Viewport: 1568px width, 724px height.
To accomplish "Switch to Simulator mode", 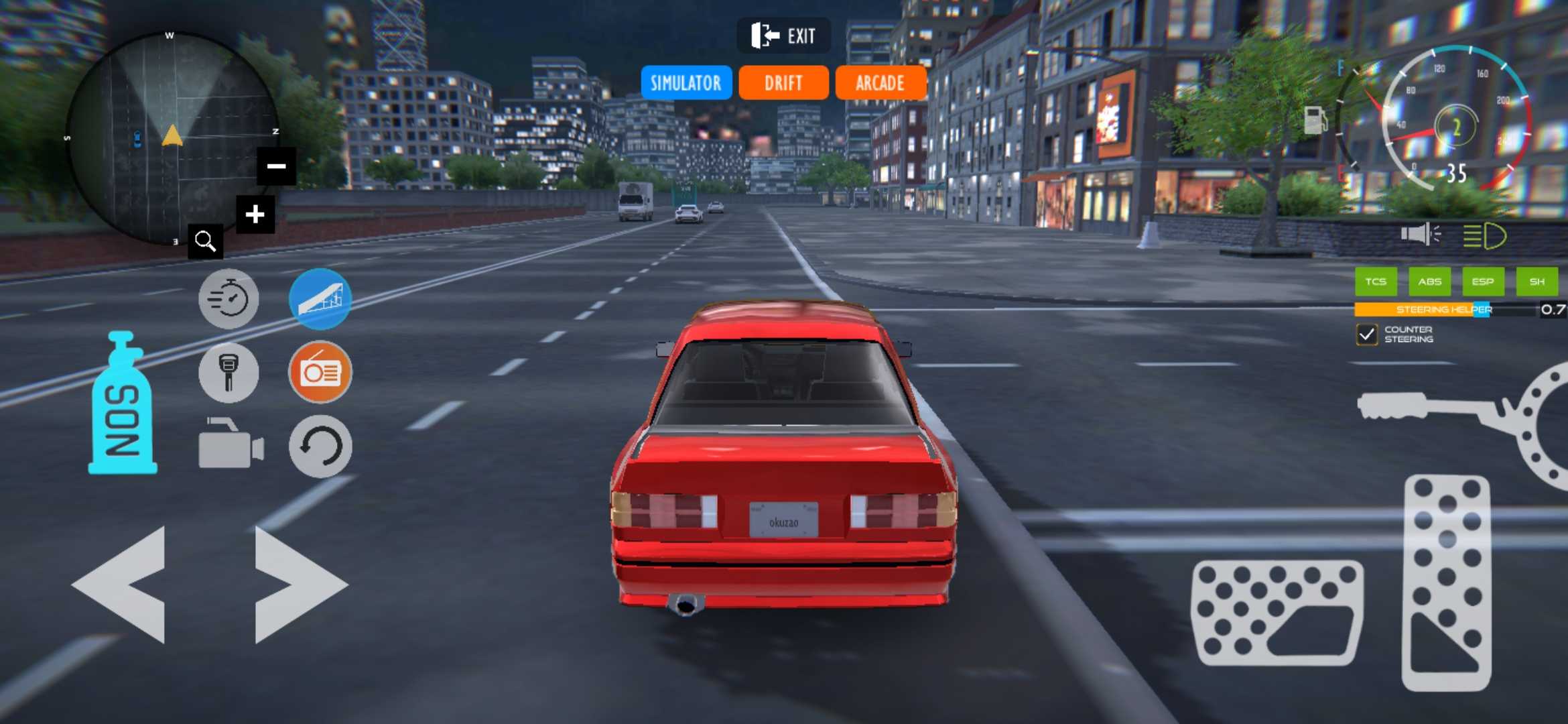I will (x=685, y=82).
